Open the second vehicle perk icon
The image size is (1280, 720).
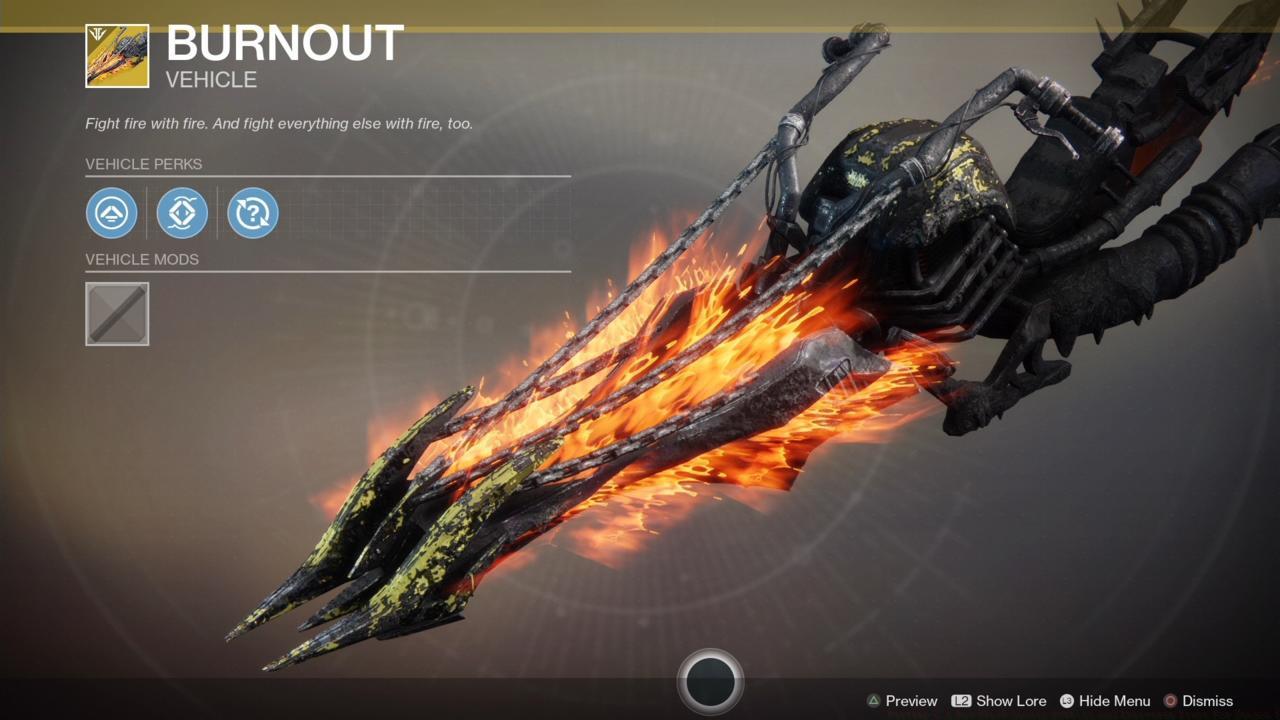pyautogui.click(x=182, y=212)
